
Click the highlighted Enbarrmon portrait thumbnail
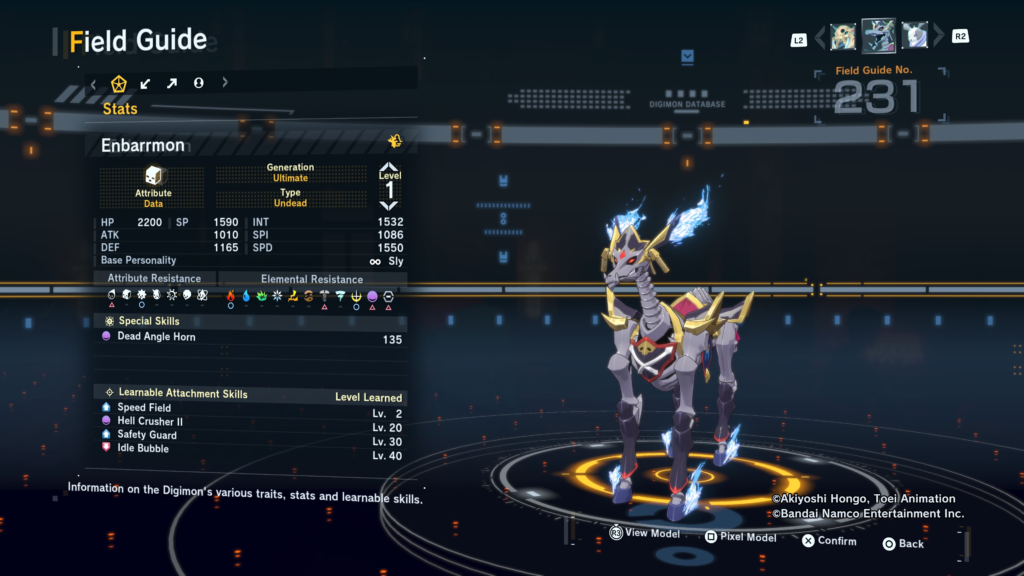(878, 36)
